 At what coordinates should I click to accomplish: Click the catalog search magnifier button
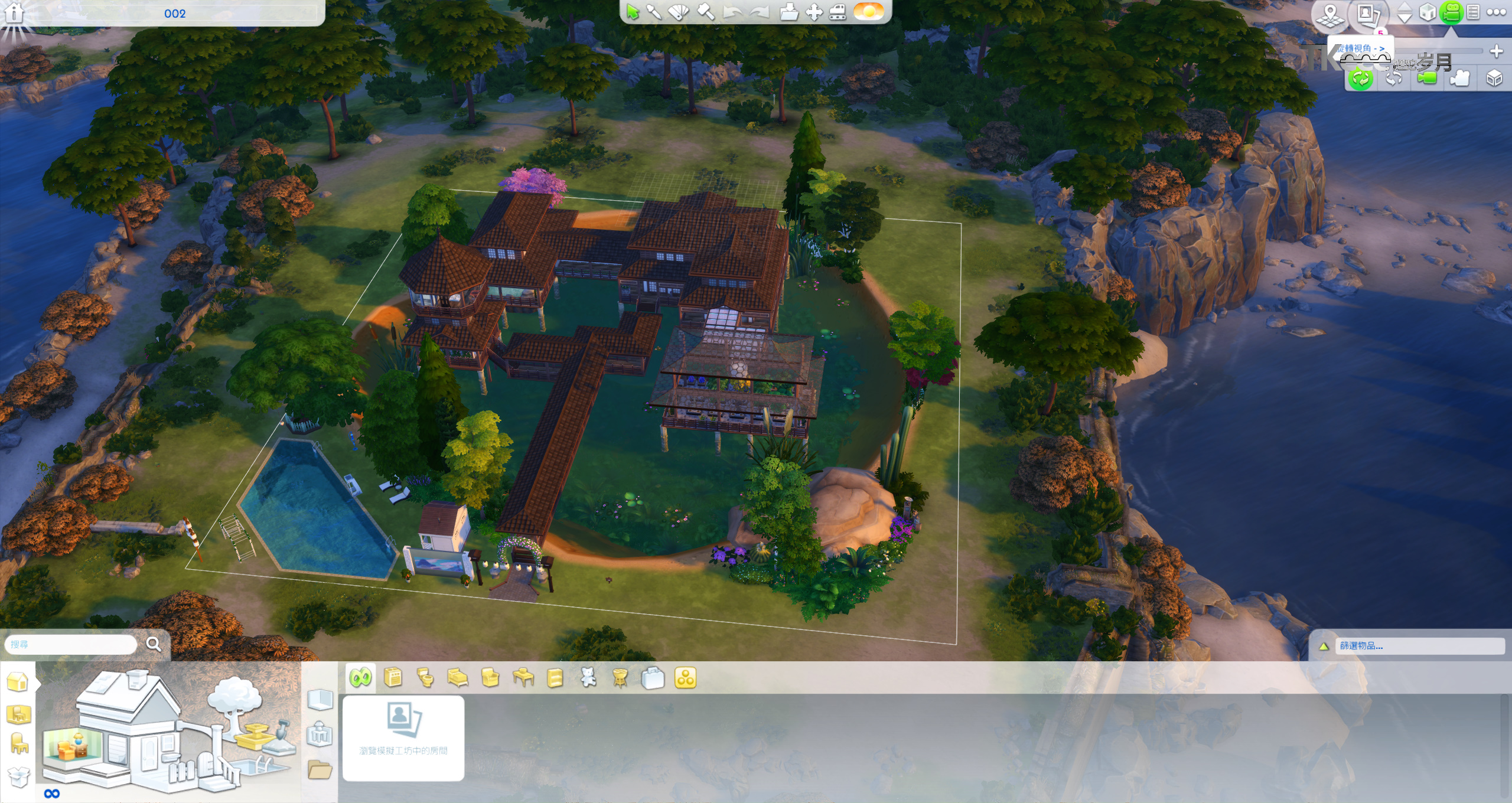[153, 644]
